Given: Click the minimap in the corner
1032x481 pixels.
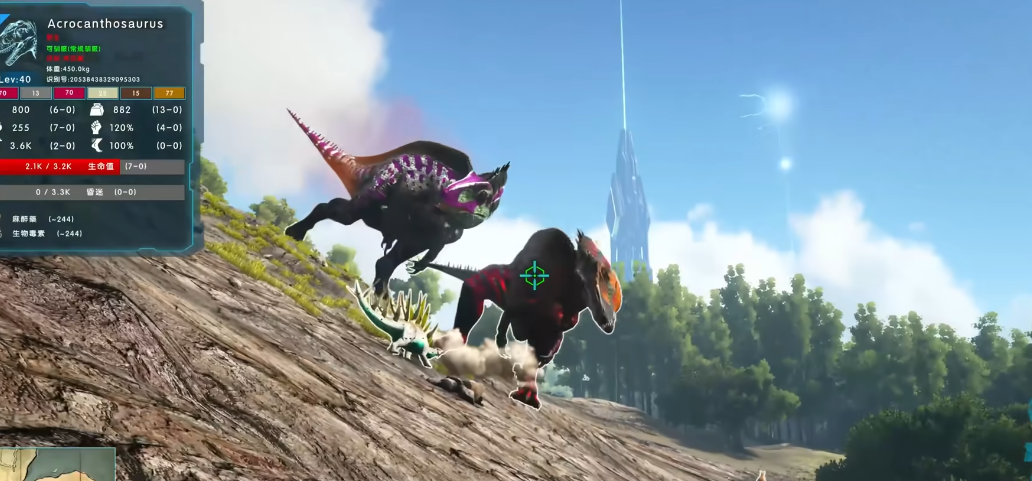Looking at the screenshot, I should pyautogui.click(x=57, y=465).
